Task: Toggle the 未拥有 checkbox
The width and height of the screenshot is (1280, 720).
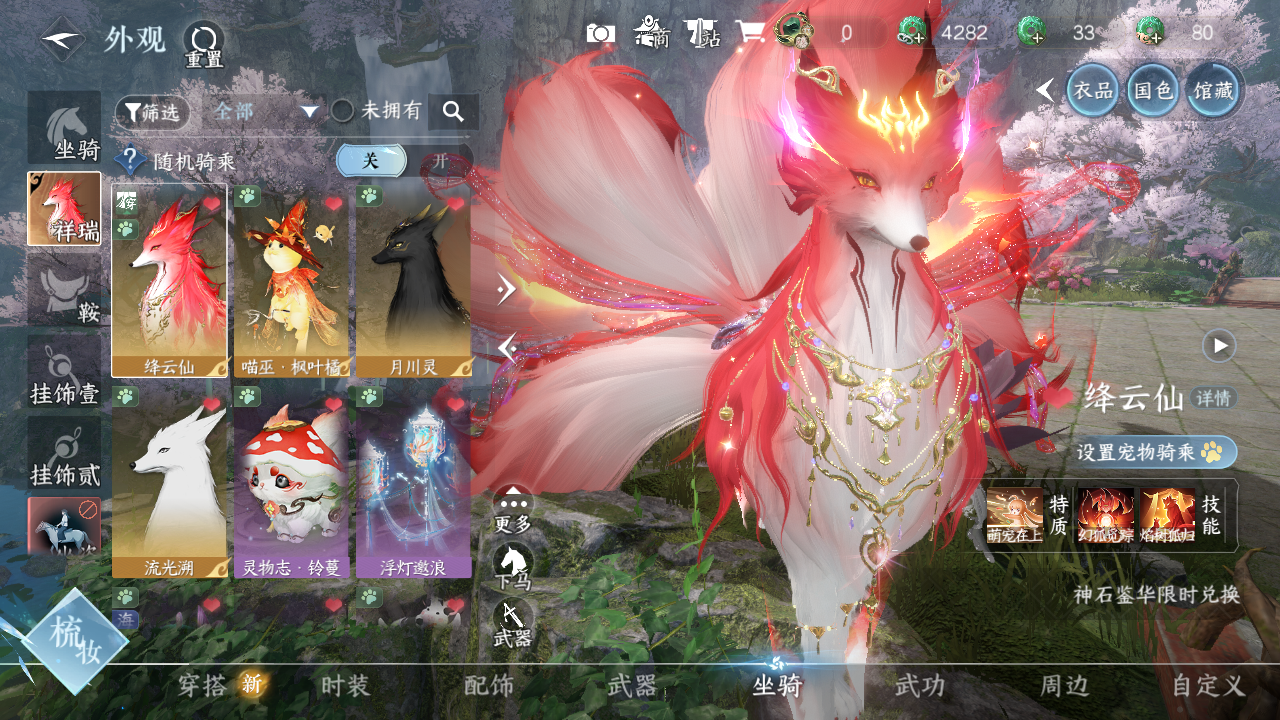Action: [343, 111]
